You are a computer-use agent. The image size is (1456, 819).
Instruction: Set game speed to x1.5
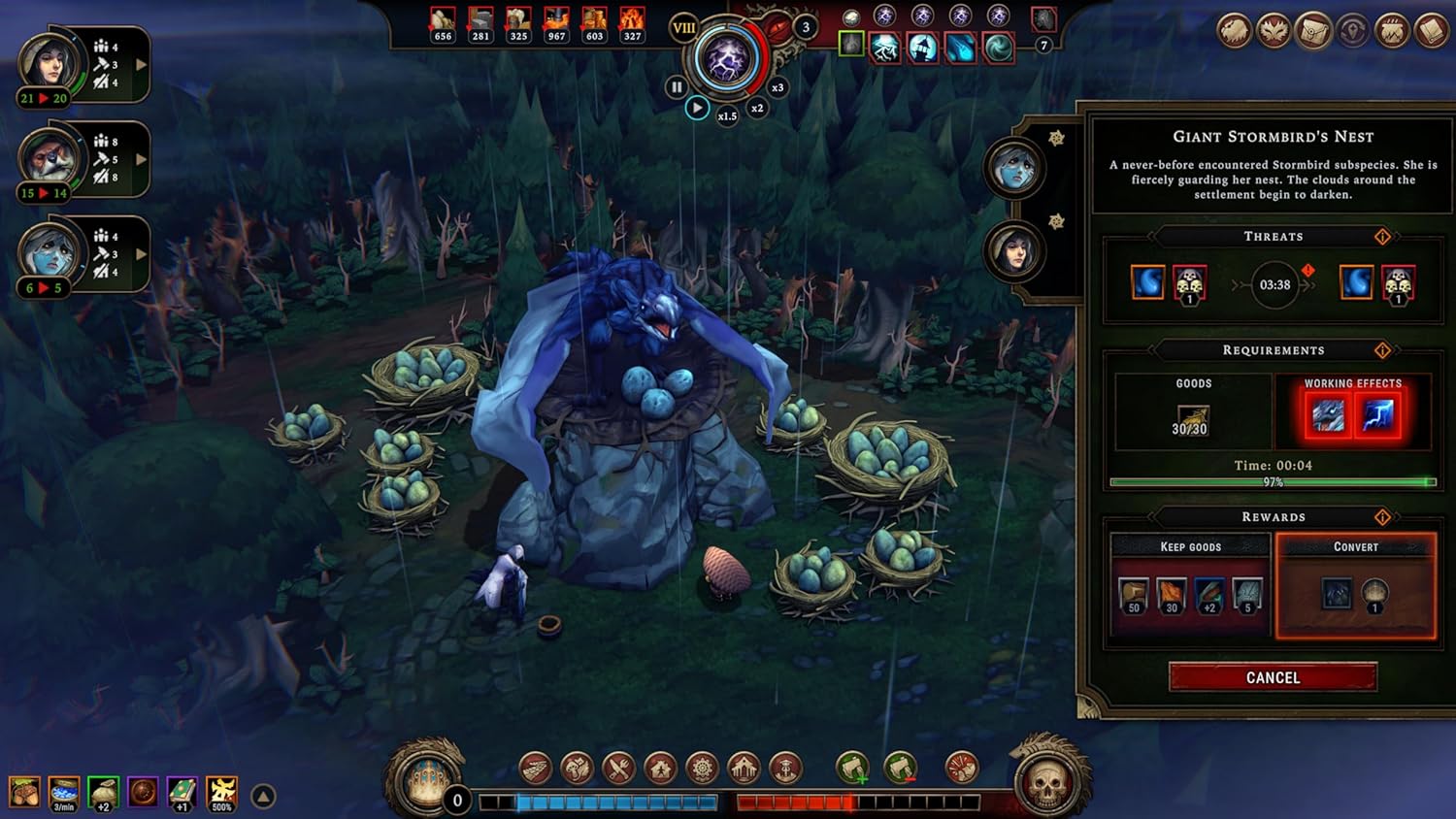coord(727,115)
